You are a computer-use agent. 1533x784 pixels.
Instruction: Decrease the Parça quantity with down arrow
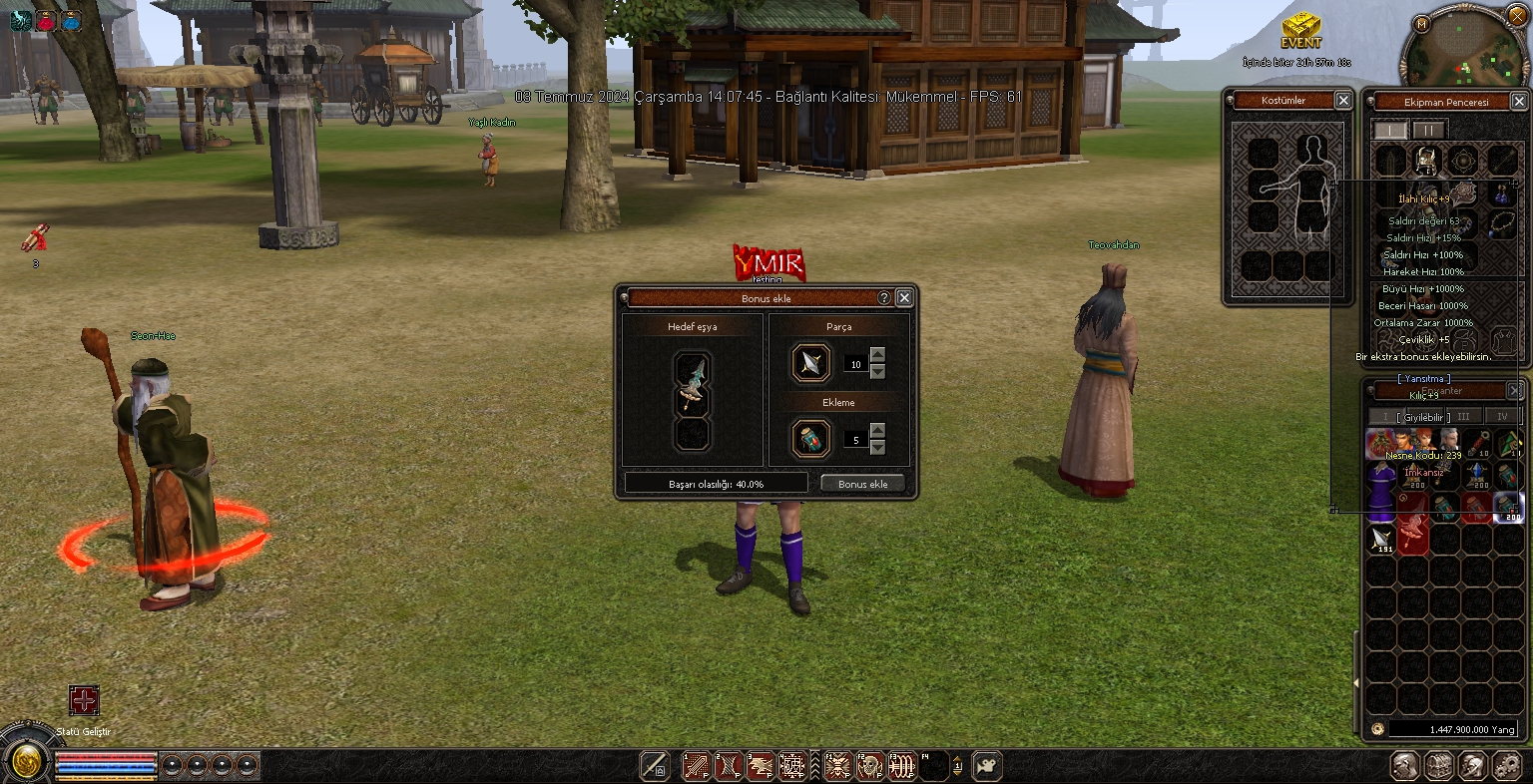click(877, 372)
